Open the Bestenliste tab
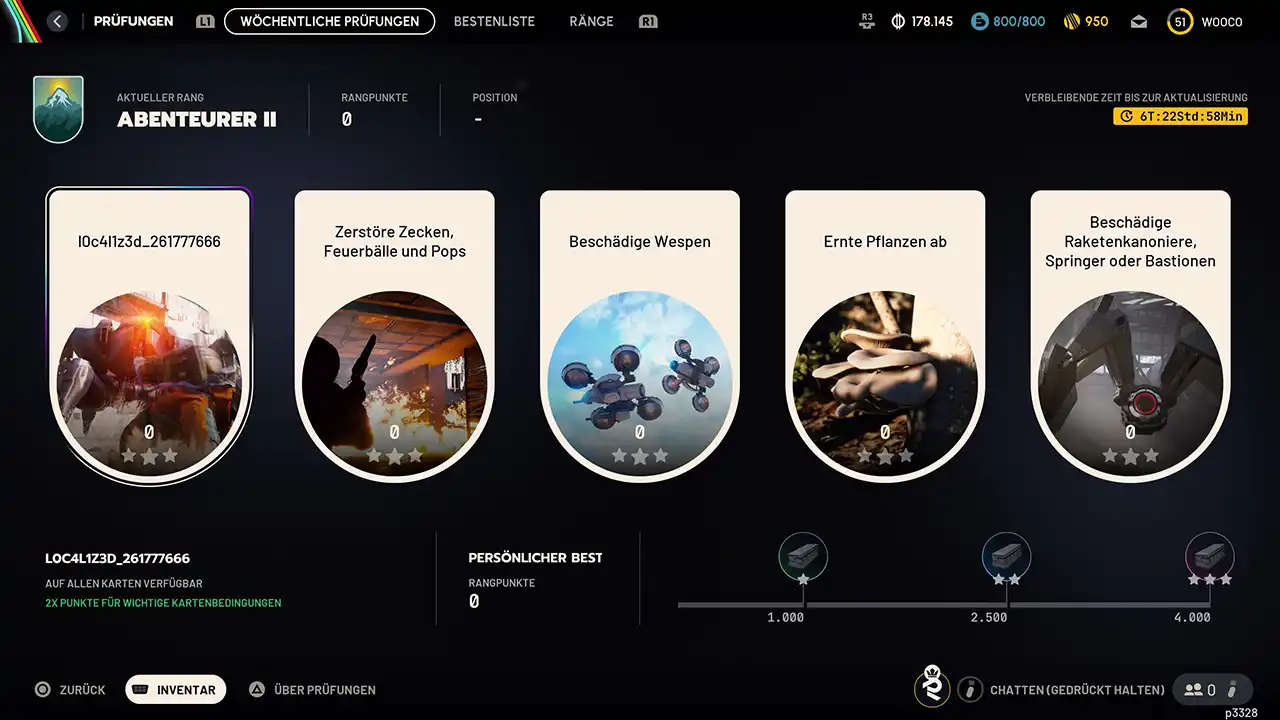Screen dimensions: 1280x720 coord(494,21)
